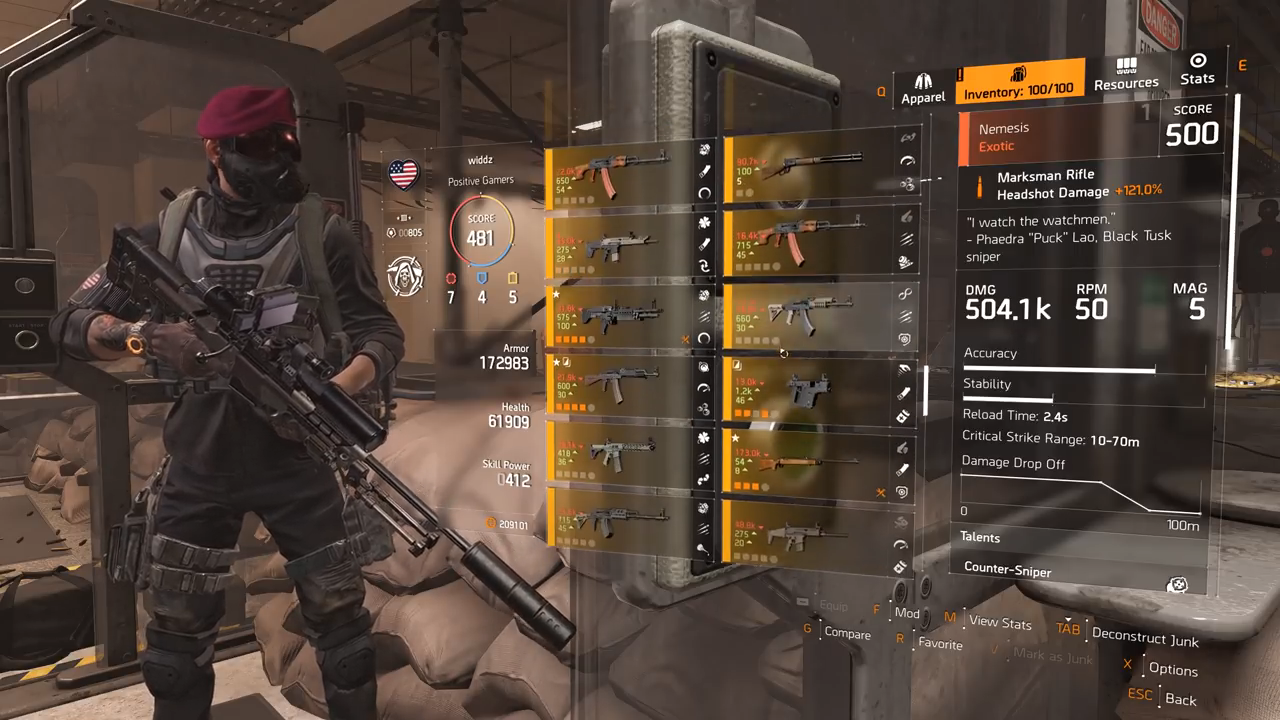Select the wooden AK-47 with 54-round magazine

pyautogui.click(x=622, y=175)
